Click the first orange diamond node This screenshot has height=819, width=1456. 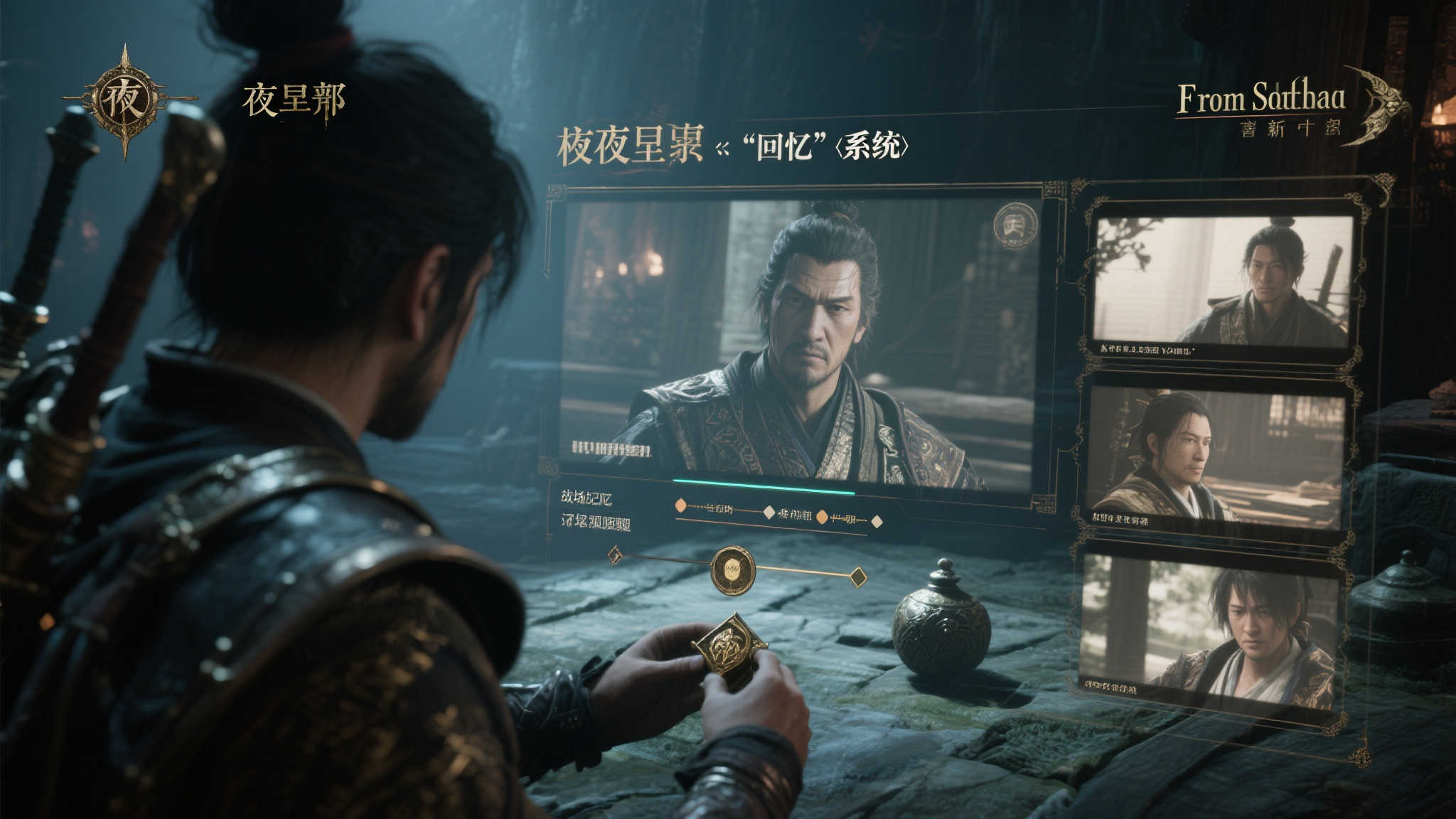pos(680,506)
